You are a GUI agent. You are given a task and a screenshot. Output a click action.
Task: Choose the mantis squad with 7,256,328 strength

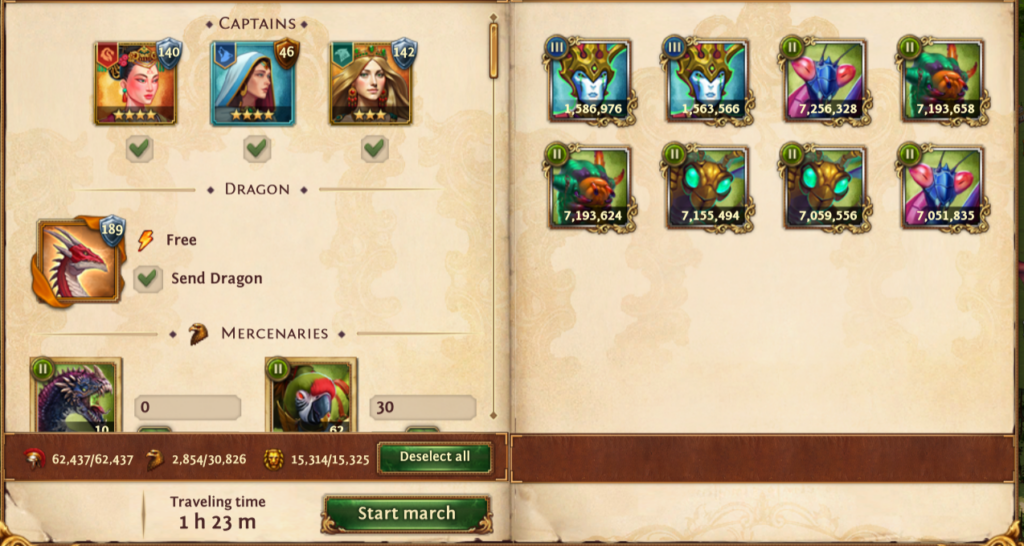824,81
